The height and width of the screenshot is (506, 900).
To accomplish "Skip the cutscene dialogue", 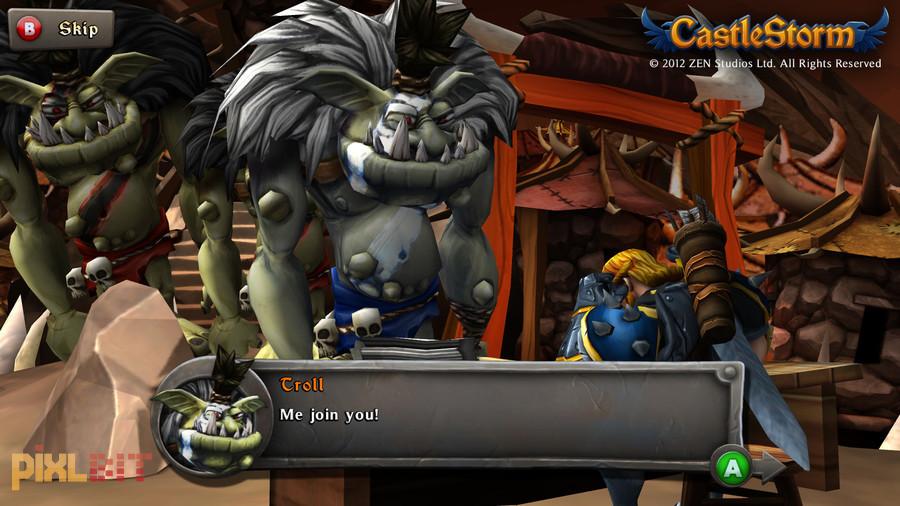I will point(61,29).
